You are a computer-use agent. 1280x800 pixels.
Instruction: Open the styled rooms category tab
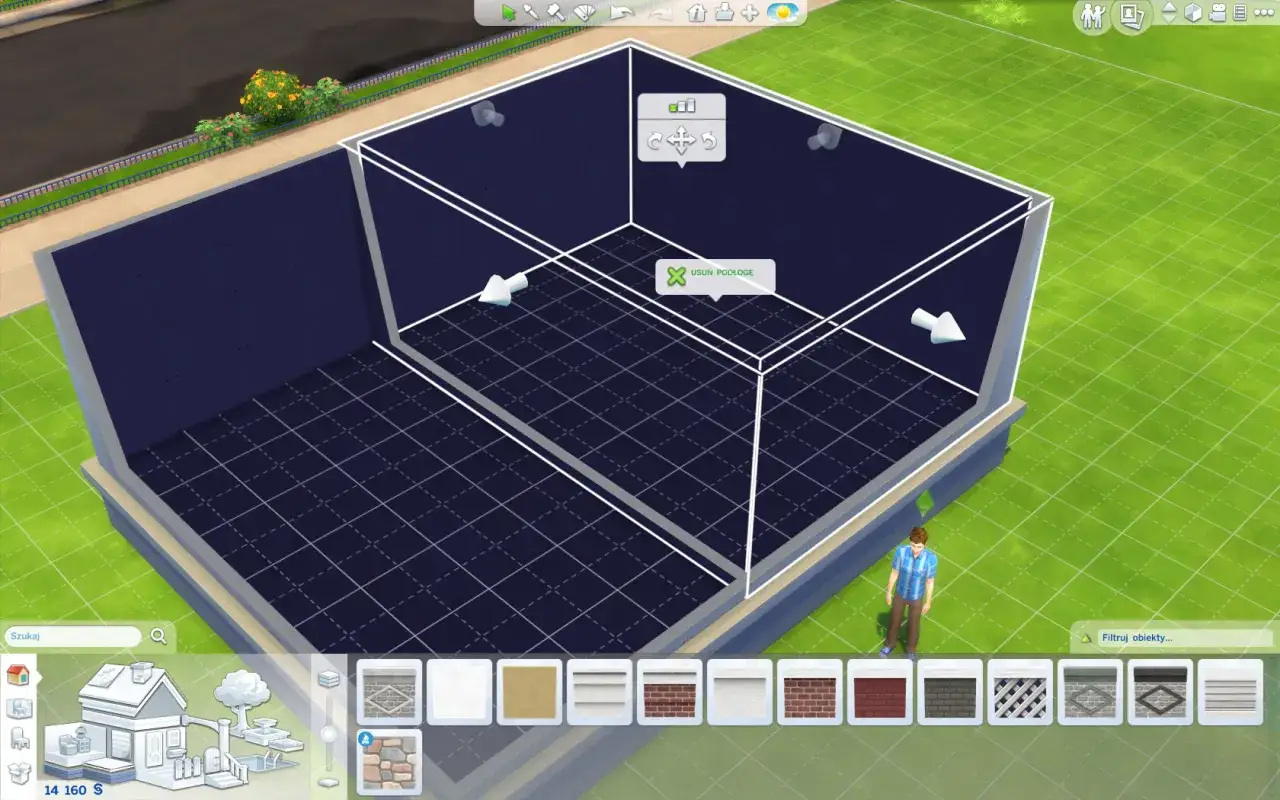coord(18,706)
